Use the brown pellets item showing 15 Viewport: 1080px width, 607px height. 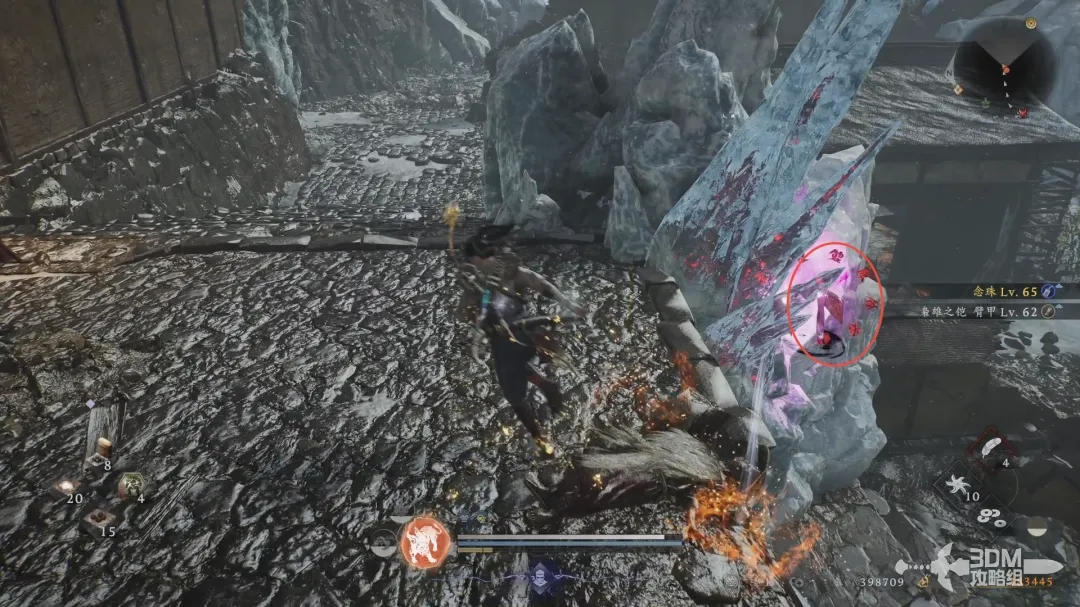tap(98, 518)
